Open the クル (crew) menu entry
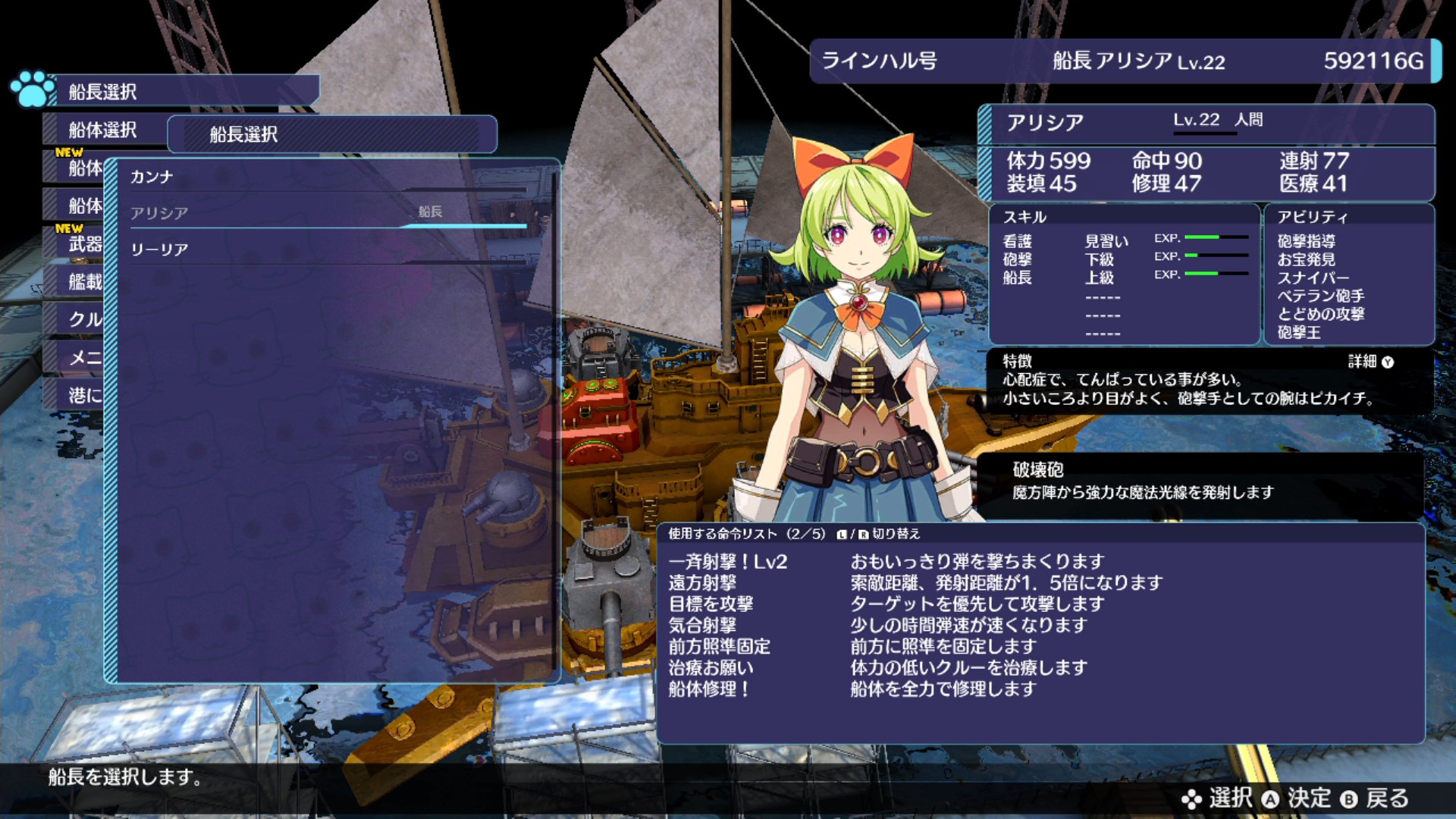Viewport: 1456px width, 819px height. pyautogui.click(x=83, y=320)
